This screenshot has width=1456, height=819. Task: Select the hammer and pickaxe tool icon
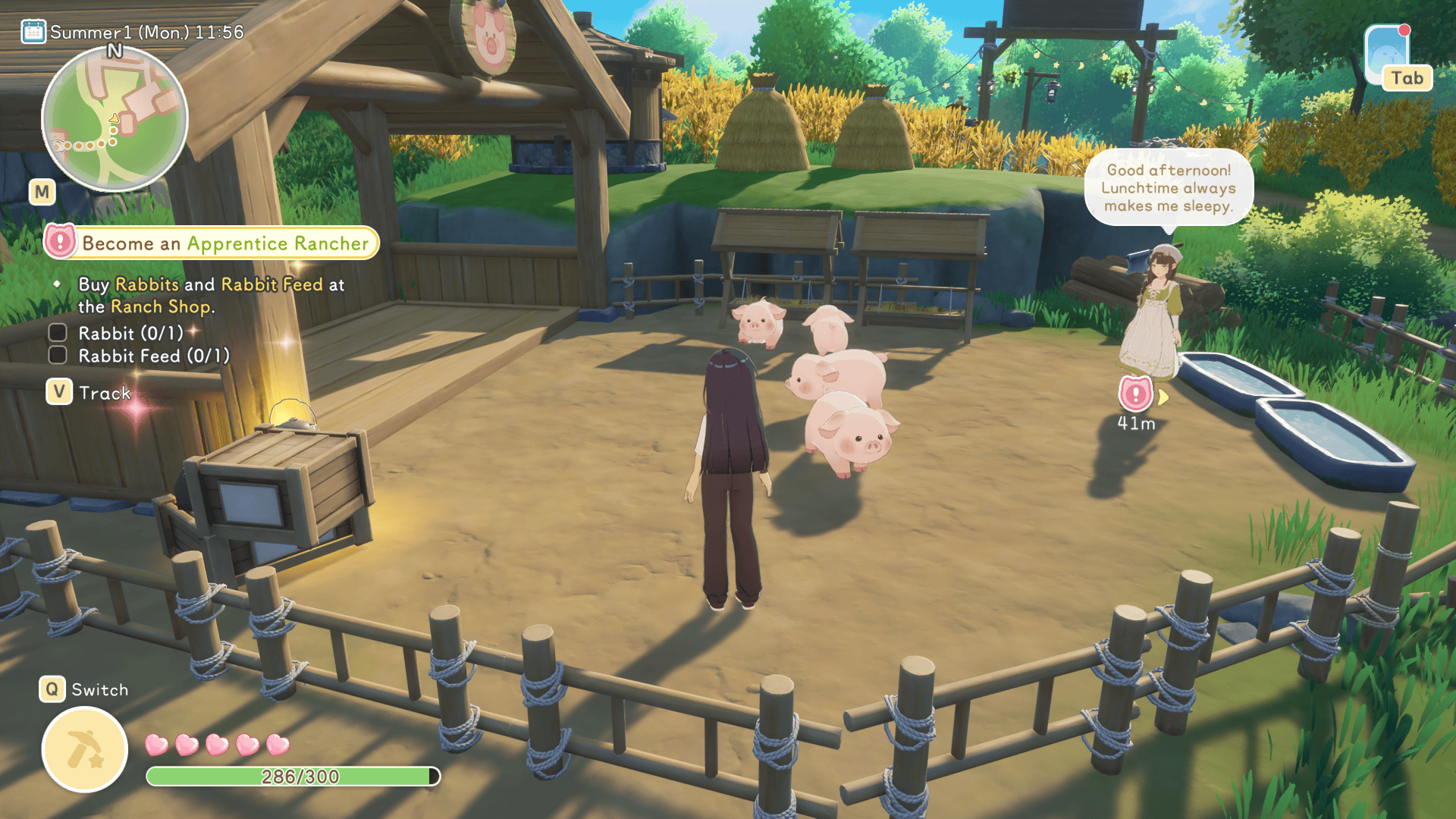coord(85,749)
